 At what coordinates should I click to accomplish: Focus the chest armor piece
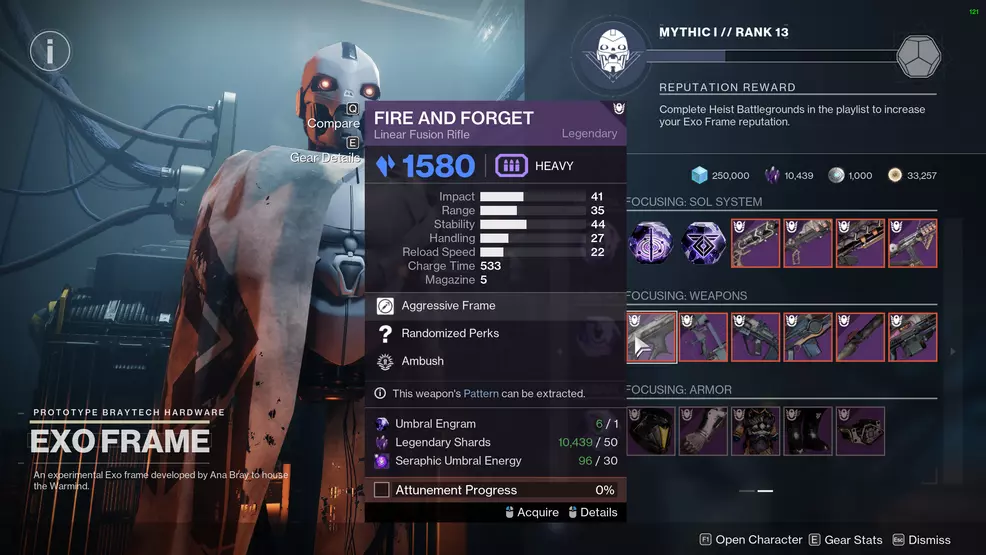click(756, 431)
